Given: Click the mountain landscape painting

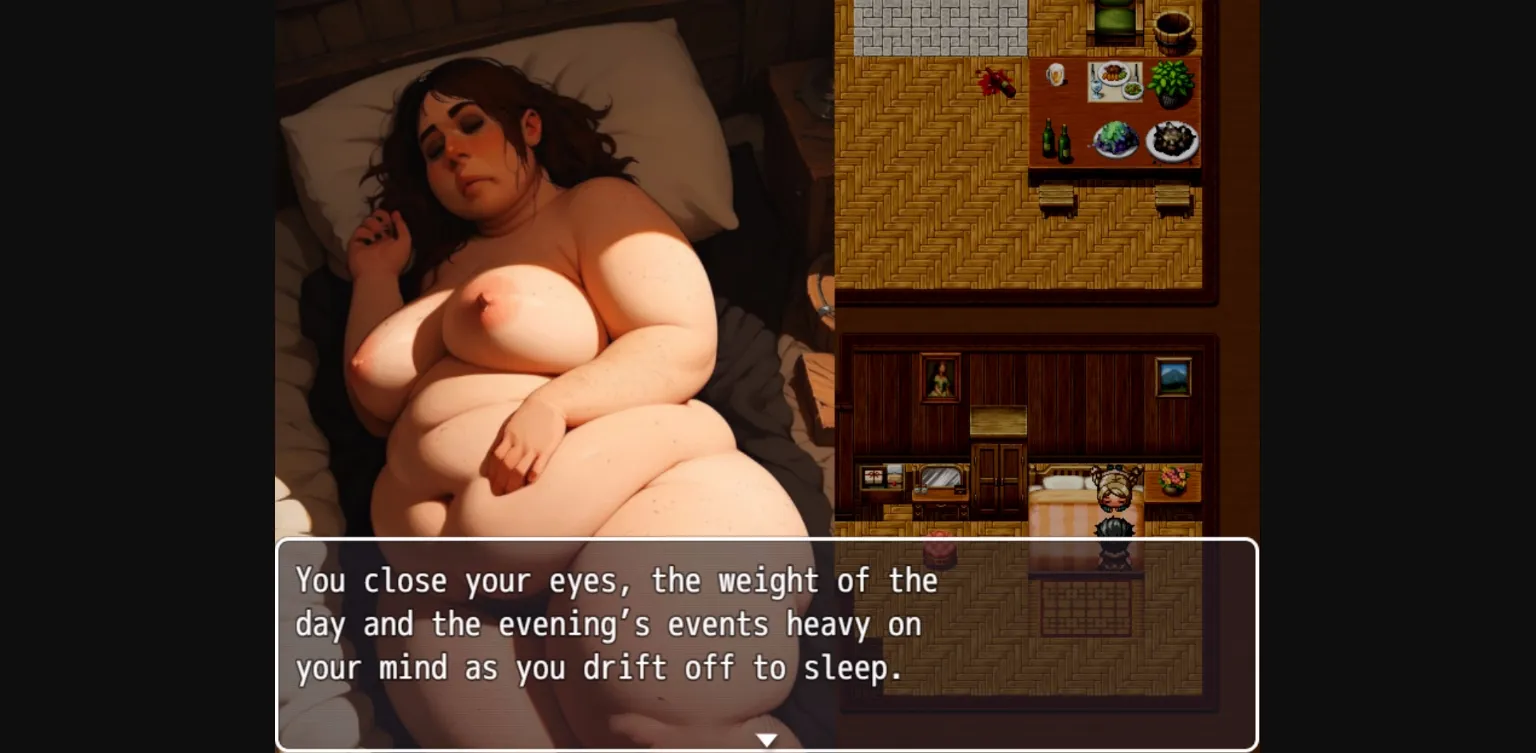Looking at the screenshot, I should pyautogui.click(x=1172, y=378).
